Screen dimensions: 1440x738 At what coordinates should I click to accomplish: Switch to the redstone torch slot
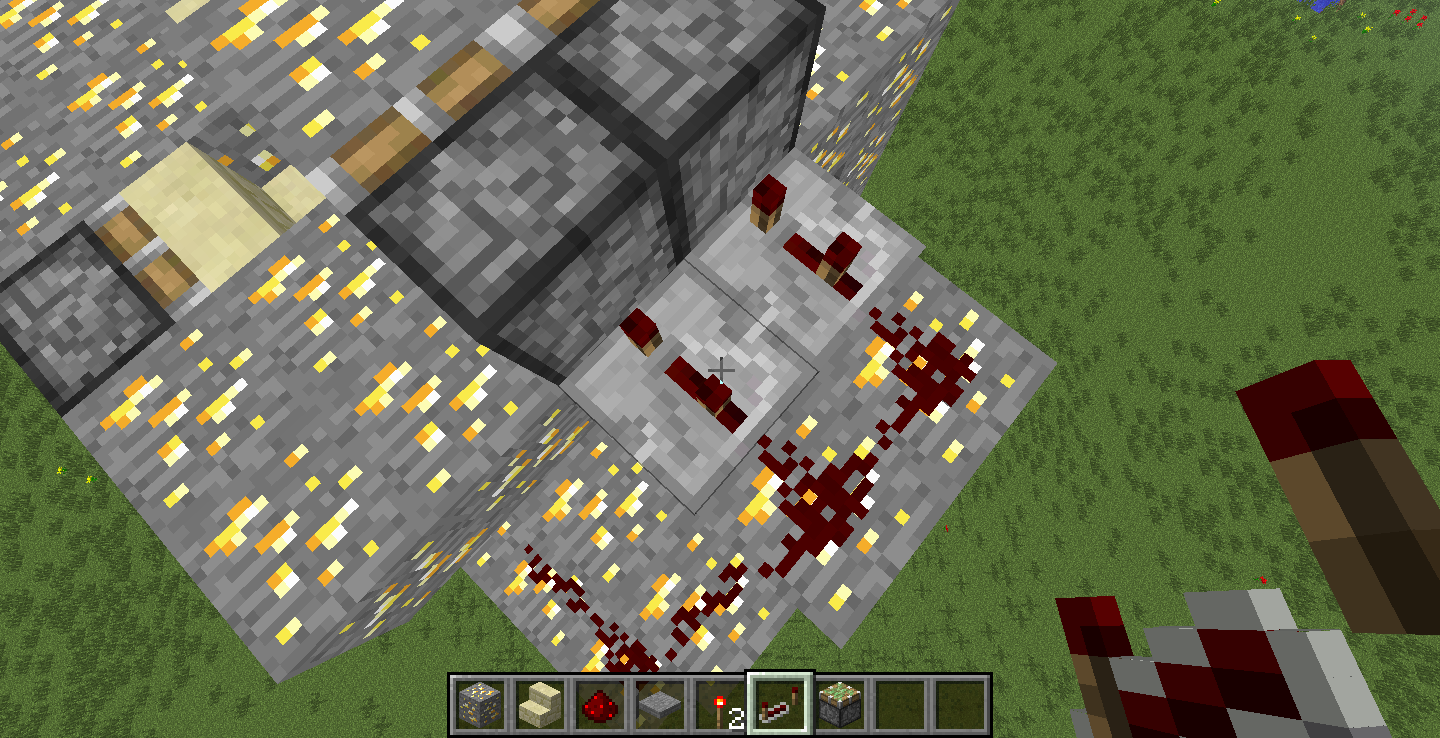point(720,703)
